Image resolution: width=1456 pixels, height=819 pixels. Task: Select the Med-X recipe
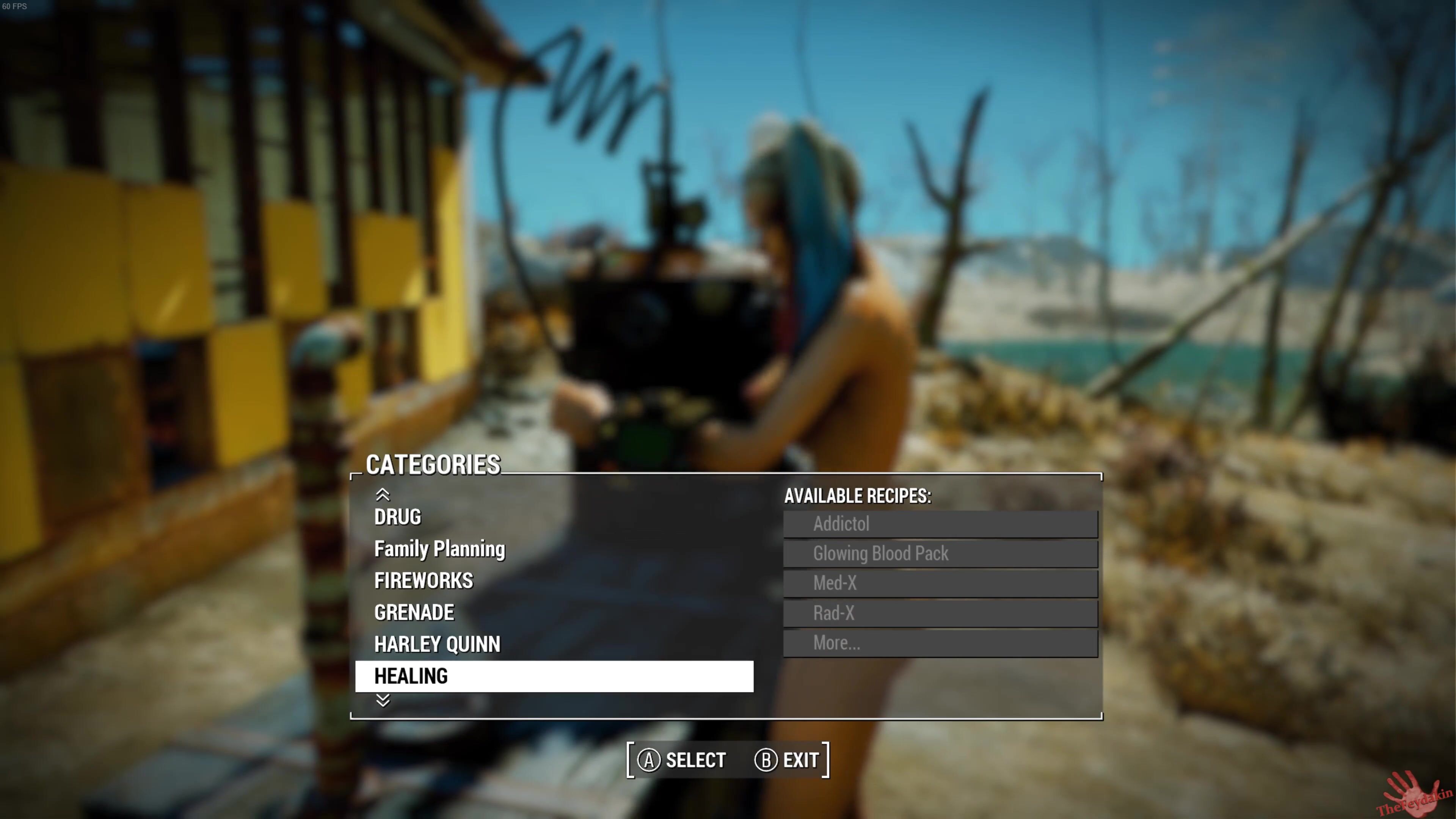940,583
